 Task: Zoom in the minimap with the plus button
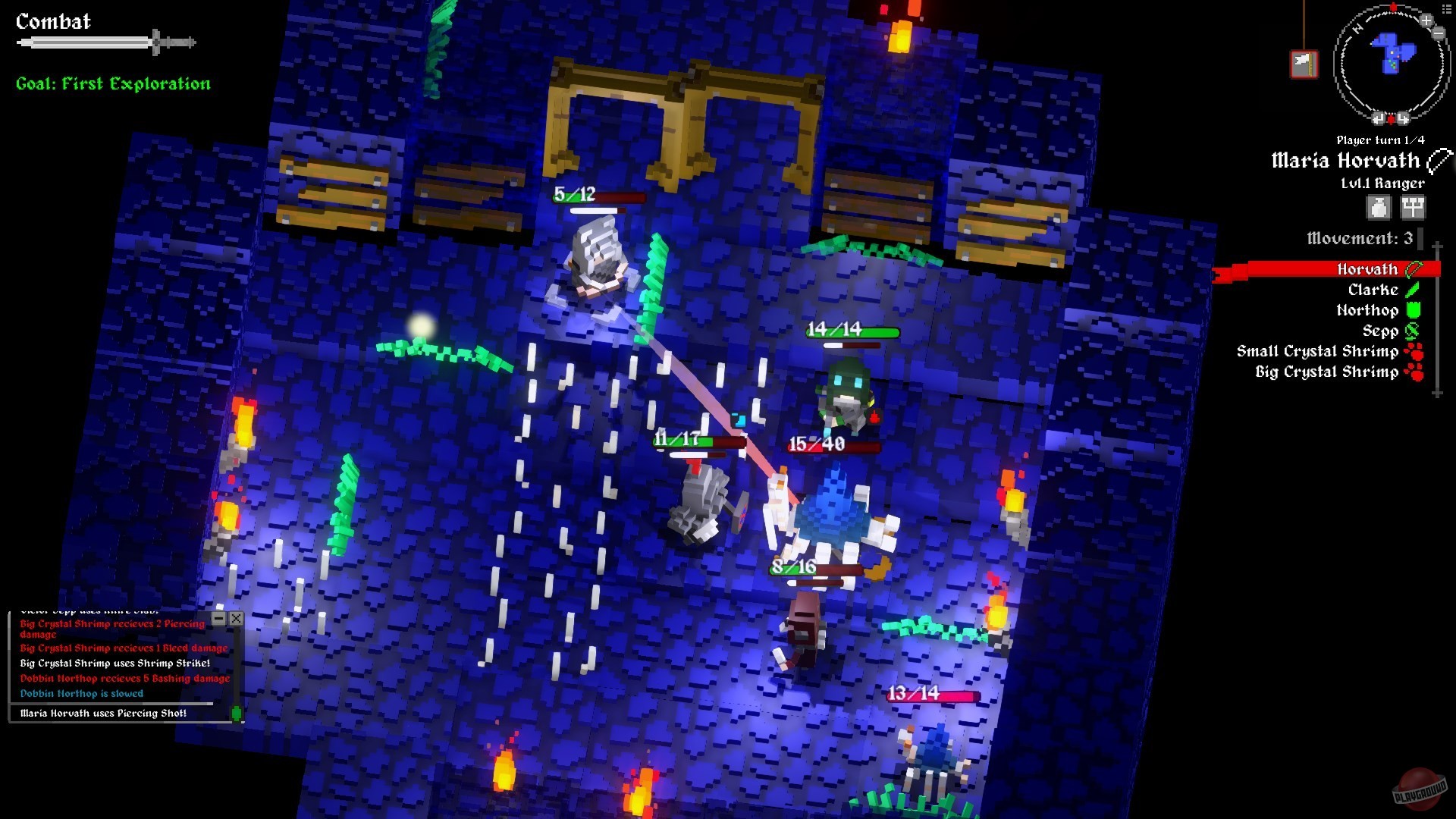(1426, 20)
